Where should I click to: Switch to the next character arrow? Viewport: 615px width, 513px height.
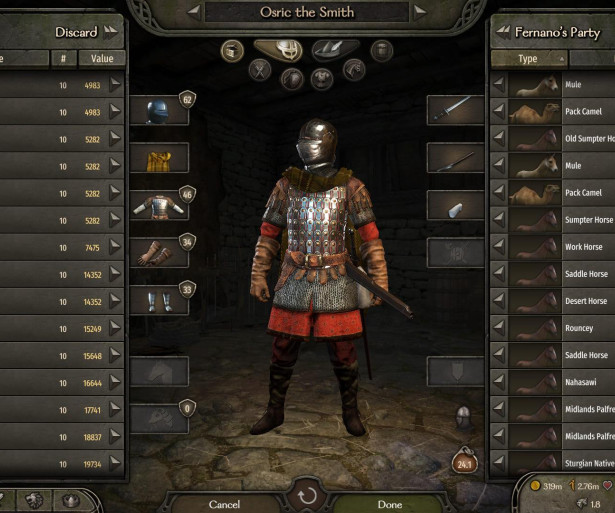click(x=422, y=12)
